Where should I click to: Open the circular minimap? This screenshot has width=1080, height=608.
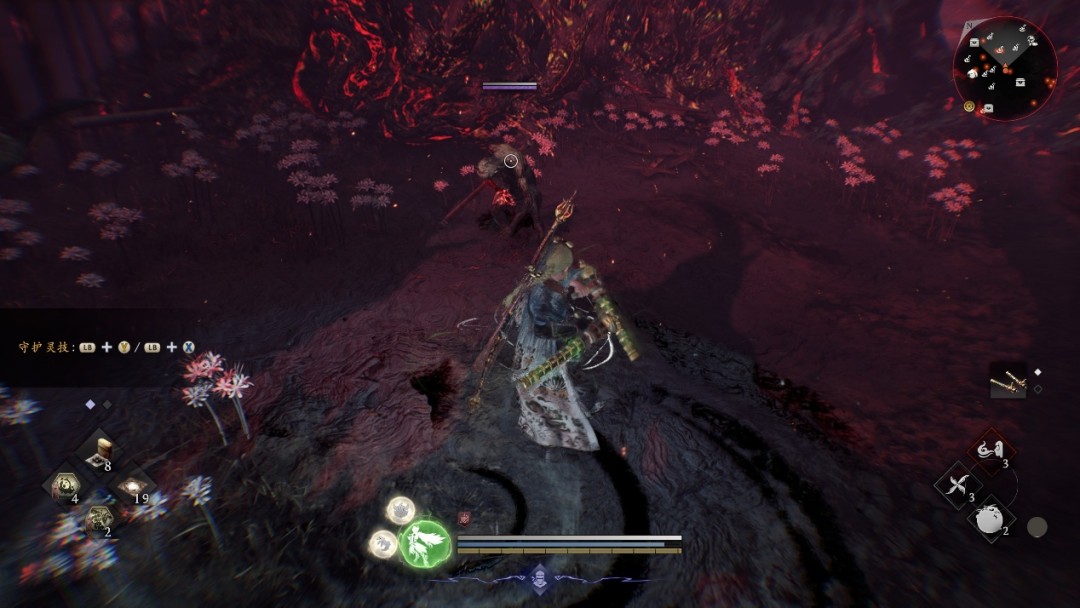point(1004,68)
